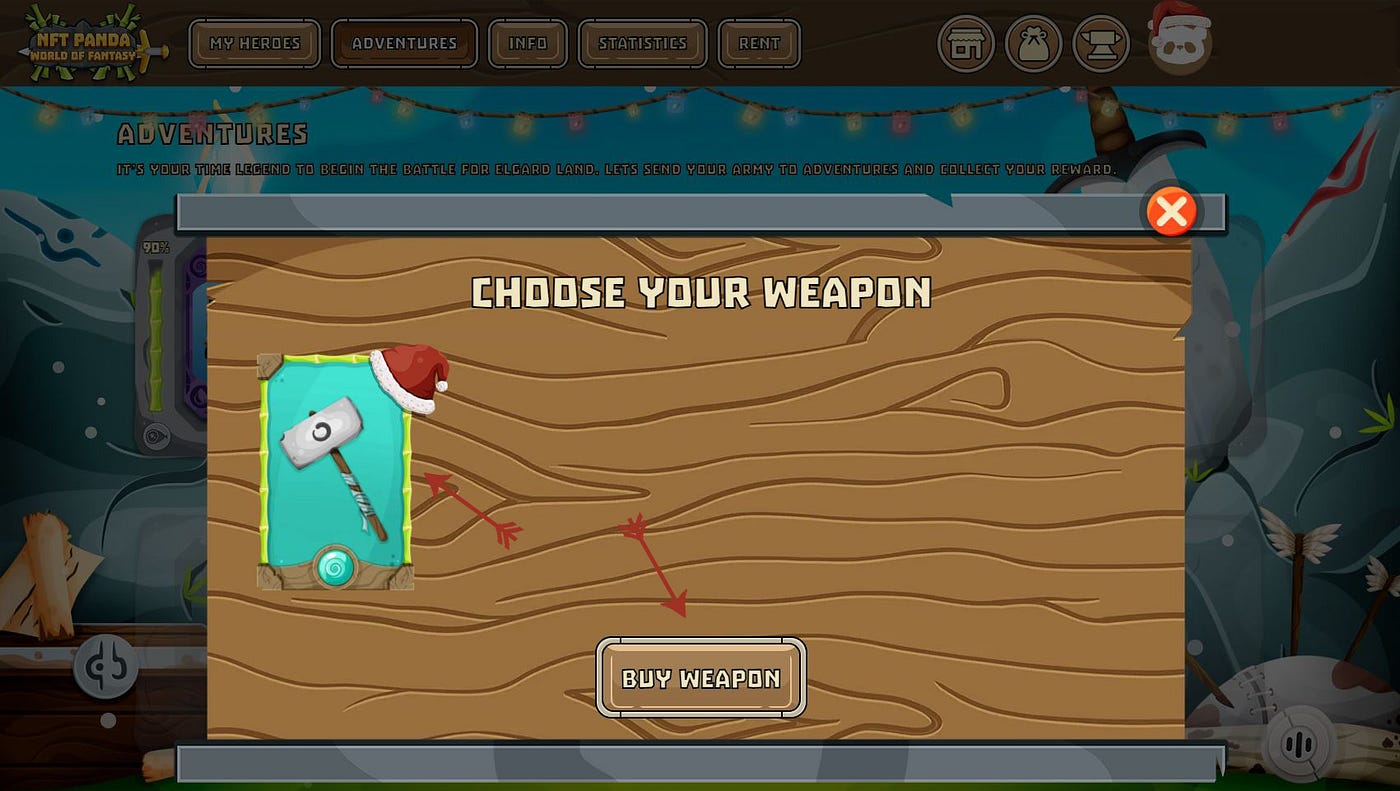Switch to the Adventures tab
The image size is (1400, 791).
(404, 44)
